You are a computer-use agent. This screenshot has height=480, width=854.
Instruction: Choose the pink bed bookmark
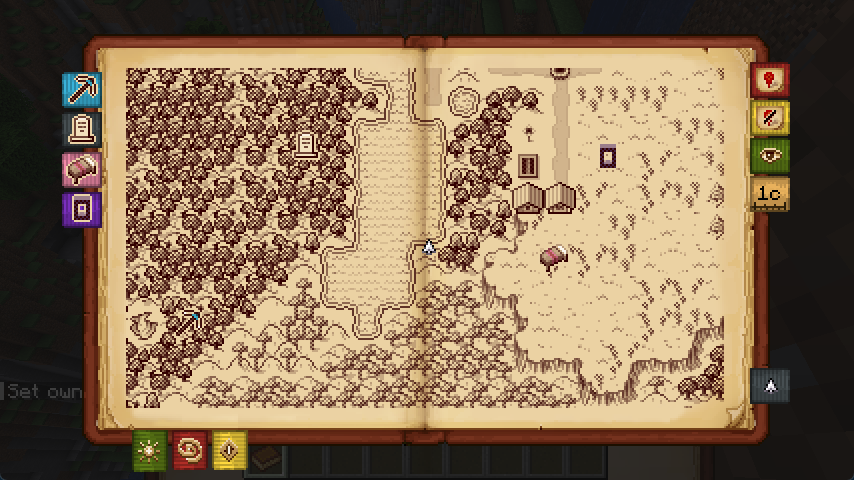[x=81, y=170]
